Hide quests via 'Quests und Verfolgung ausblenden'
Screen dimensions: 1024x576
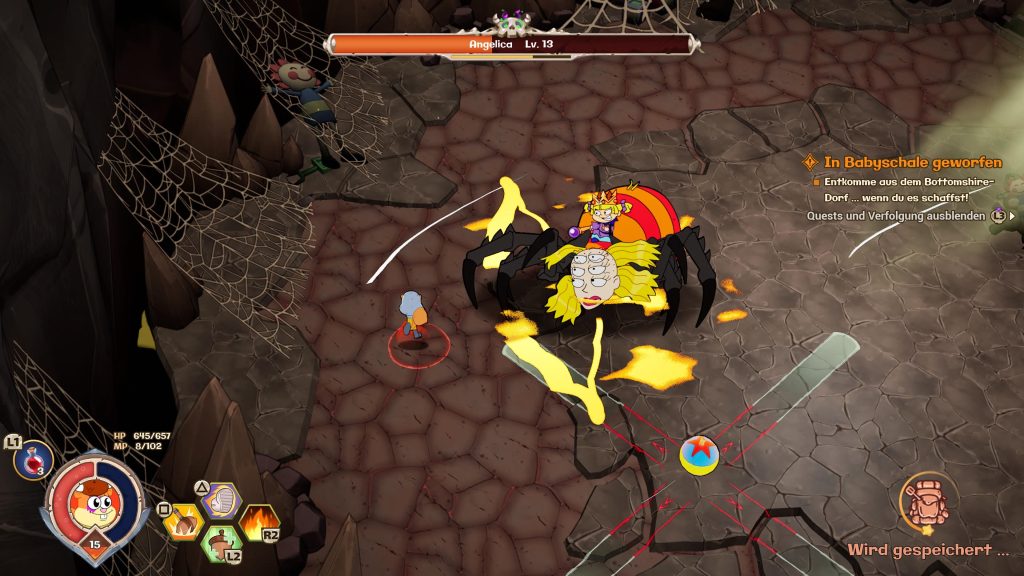click(x=895, y=215)
